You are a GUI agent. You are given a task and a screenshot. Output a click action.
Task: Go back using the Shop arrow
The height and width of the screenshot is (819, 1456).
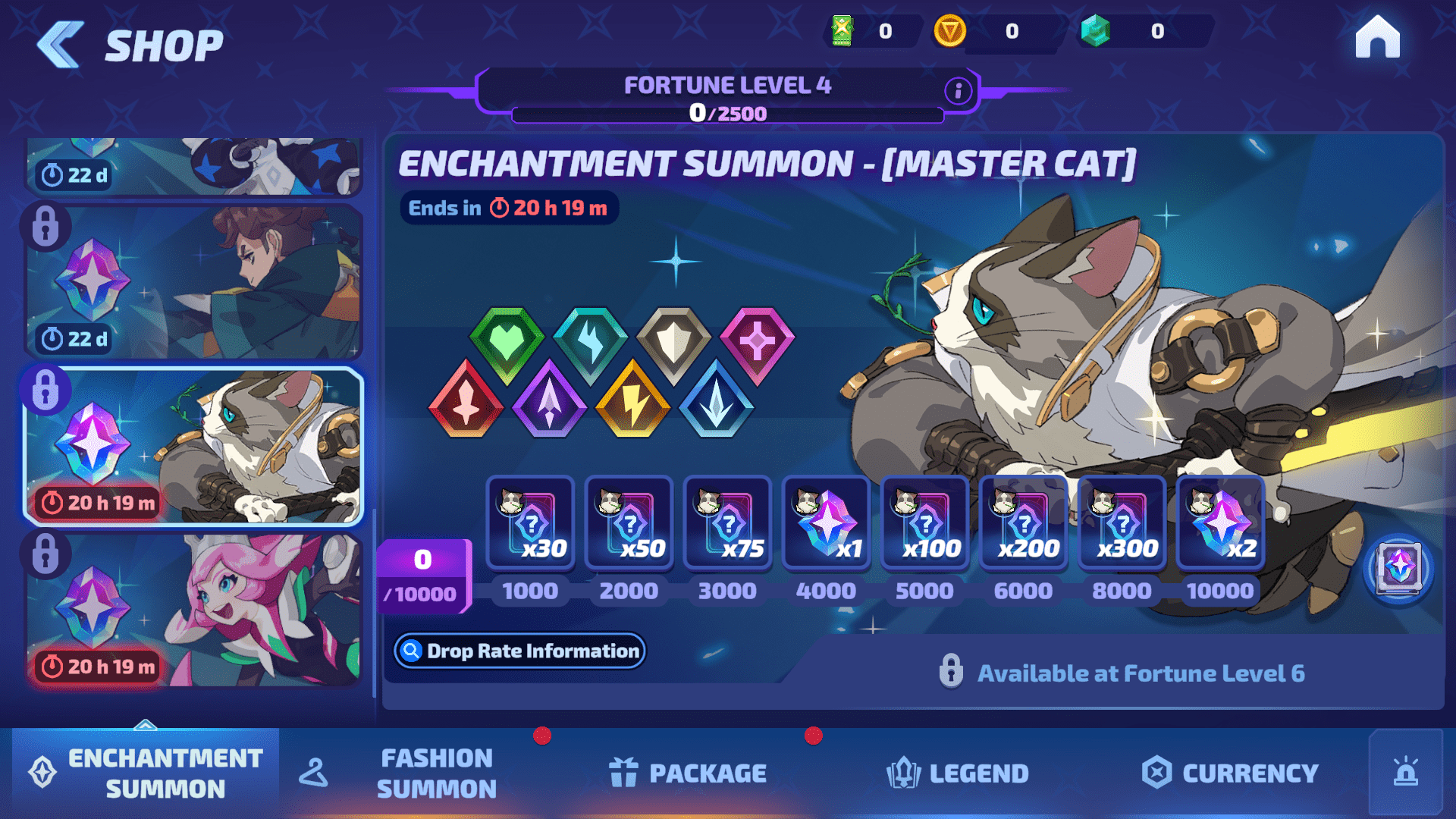(61, 45)
